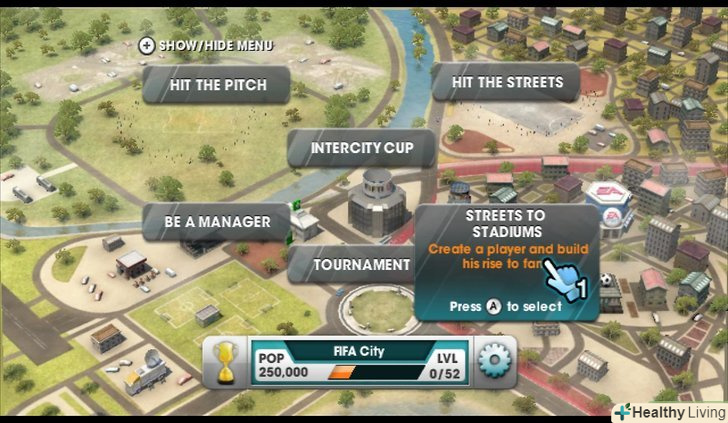The width and height of the screenshot is (728, 423).
Task: Open settings with the gear icon
Action: (494, 361)
